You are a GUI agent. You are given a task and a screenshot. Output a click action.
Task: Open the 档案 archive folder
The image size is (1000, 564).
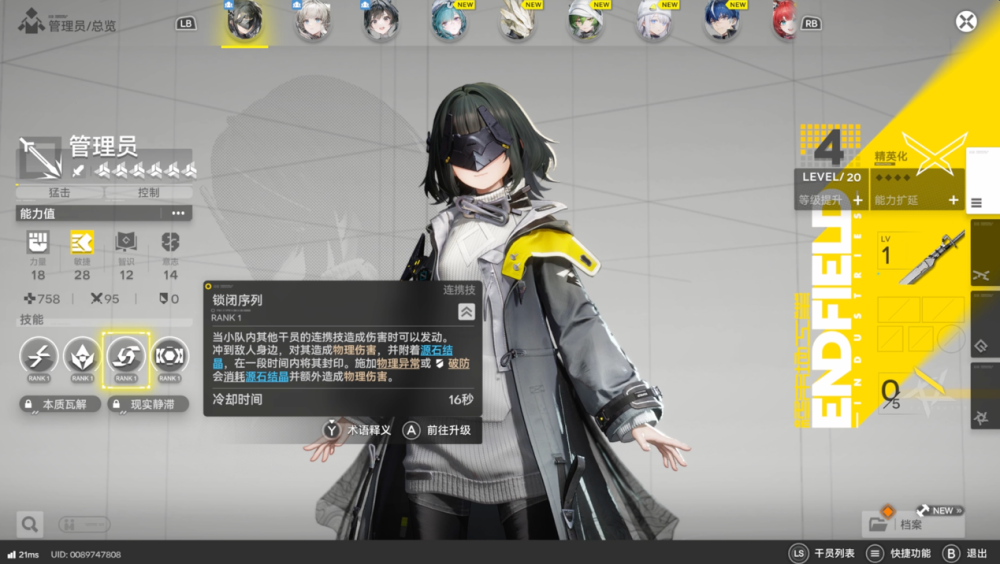click(898, 523)
